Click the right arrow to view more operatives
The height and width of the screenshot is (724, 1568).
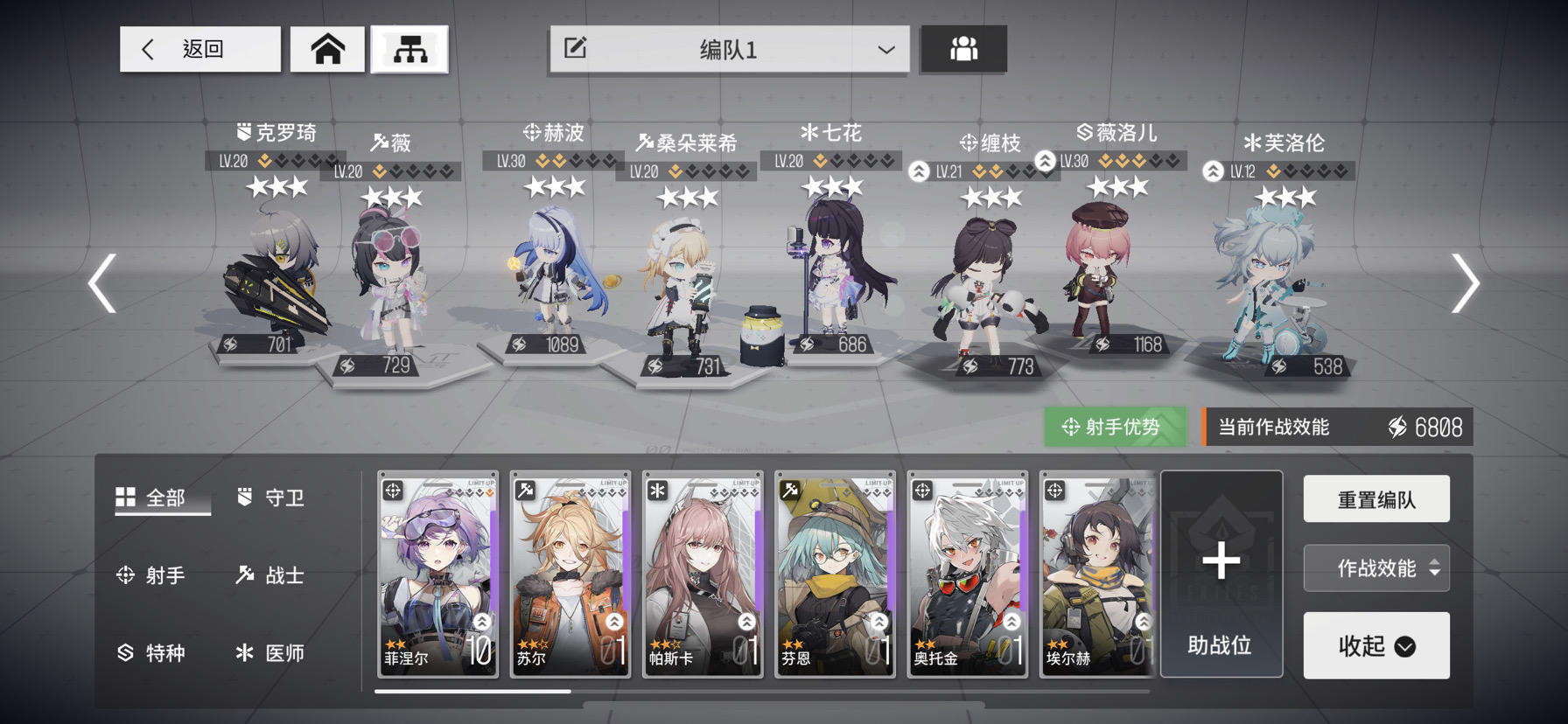coord(1467,284)
